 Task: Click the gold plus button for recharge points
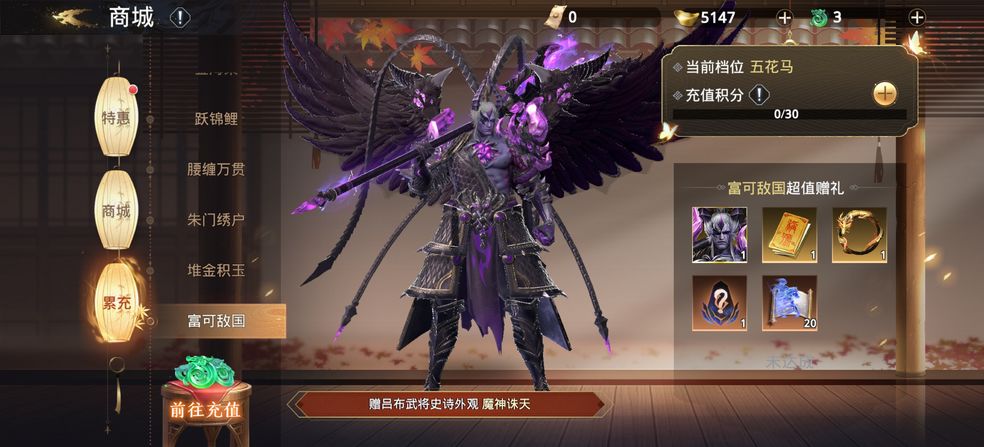[885, 94]
